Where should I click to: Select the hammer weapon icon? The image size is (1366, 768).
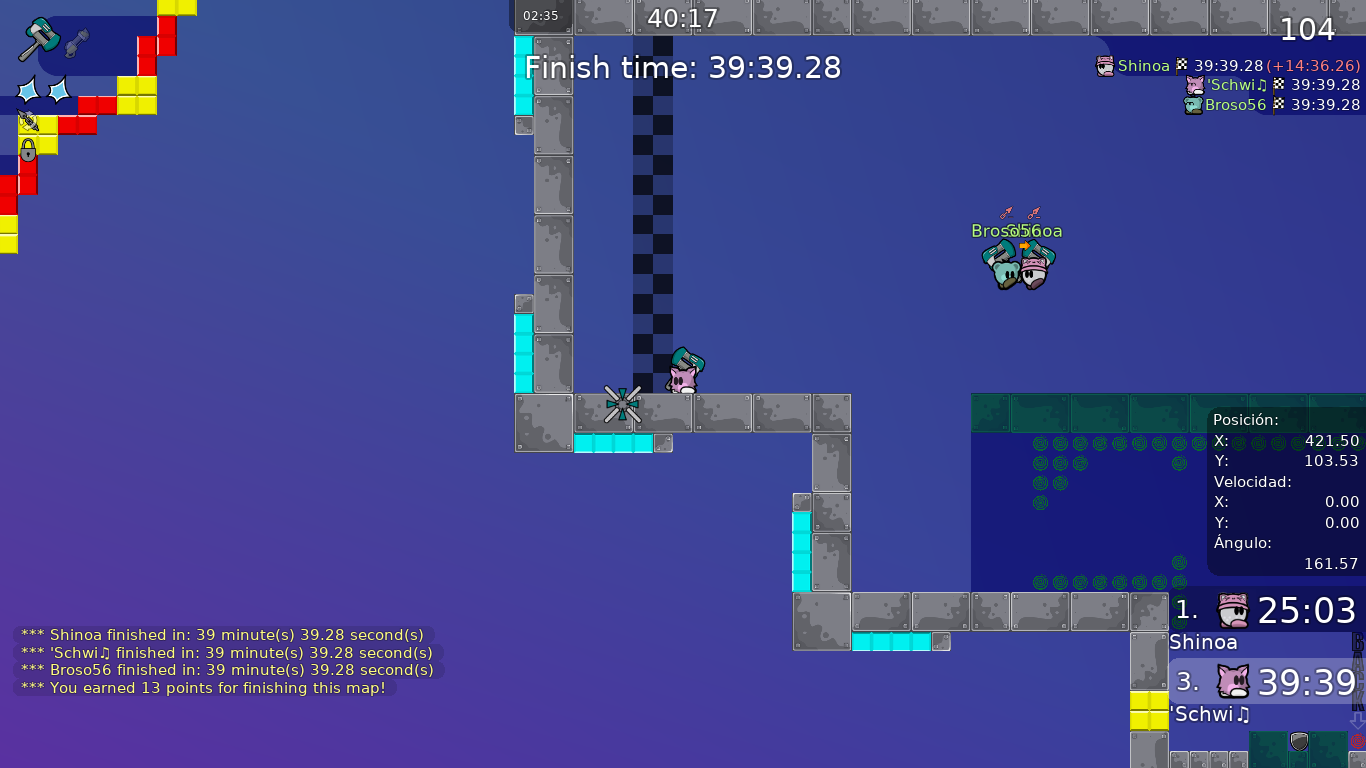(39, 40)
